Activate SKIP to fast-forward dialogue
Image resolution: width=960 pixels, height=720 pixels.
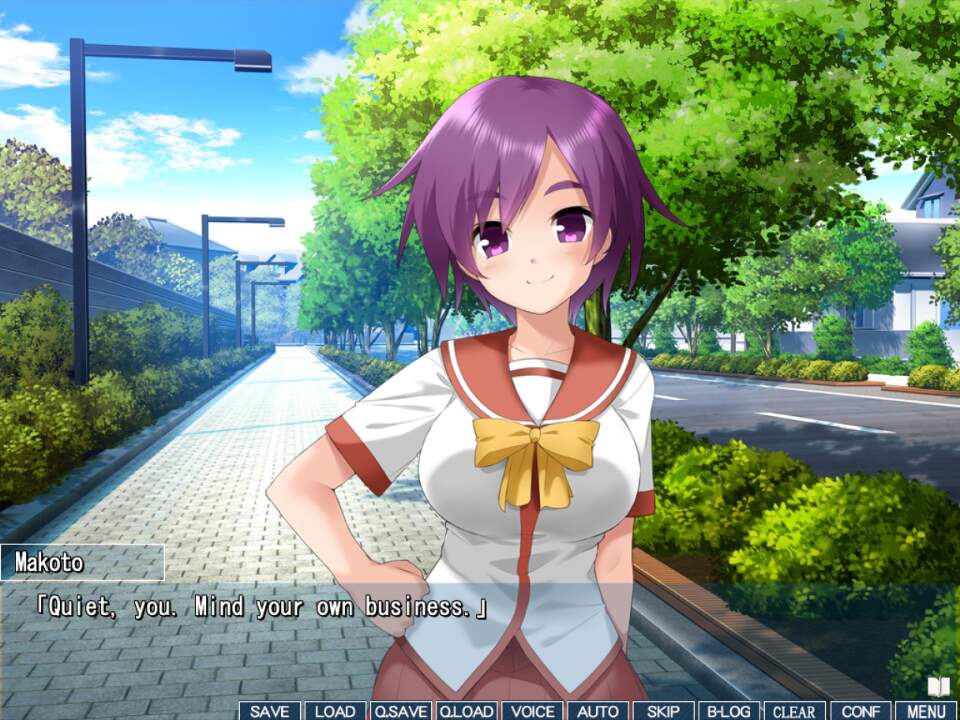663,711
